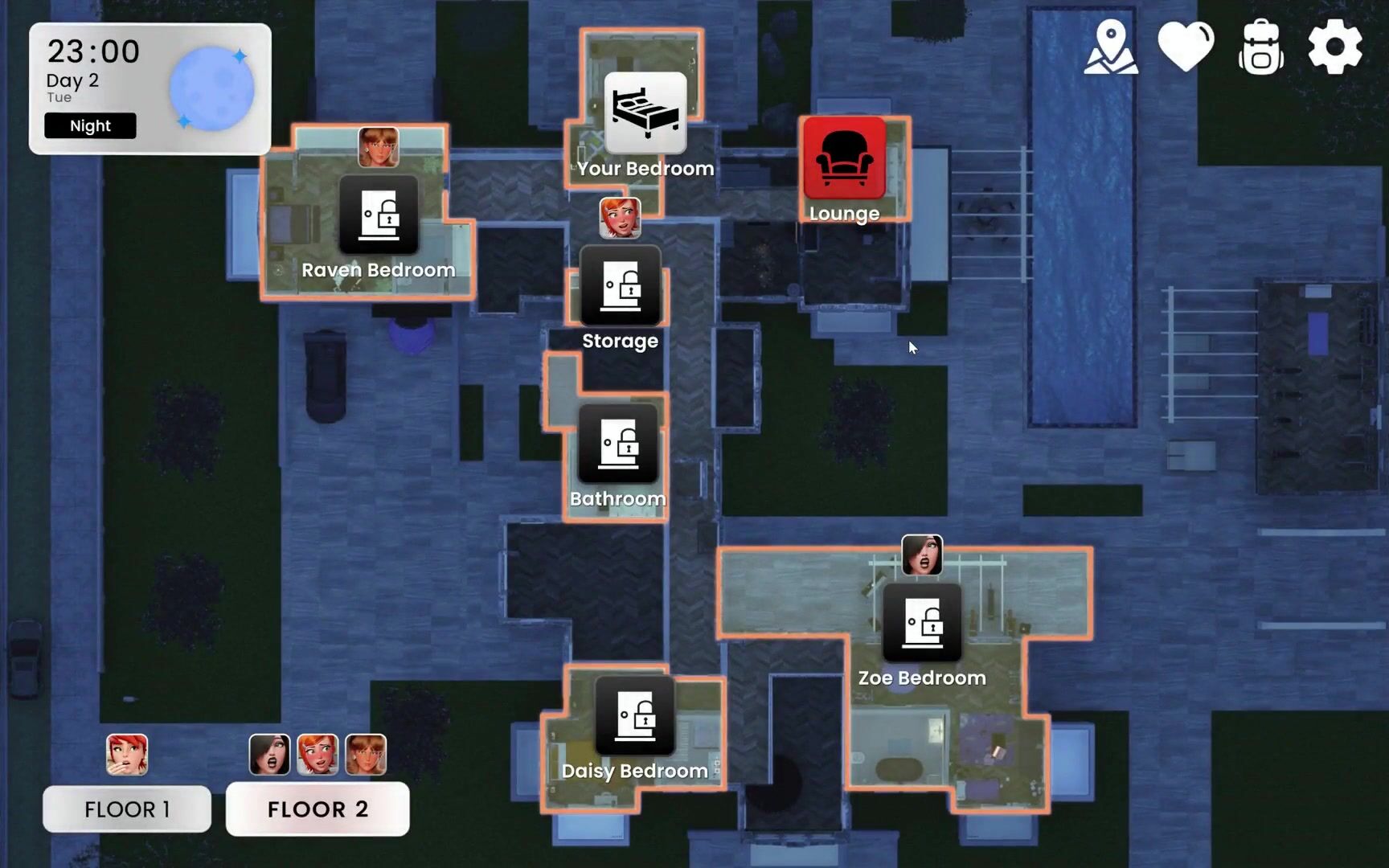
Task: Enter Your Bedroom via bed icon
Action: 645,113
